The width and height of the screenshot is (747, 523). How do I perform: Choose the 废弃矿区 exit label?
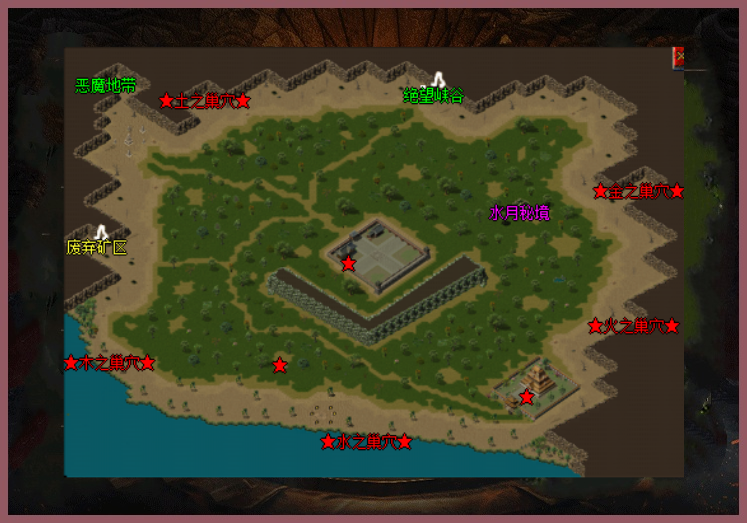(97, 246)
